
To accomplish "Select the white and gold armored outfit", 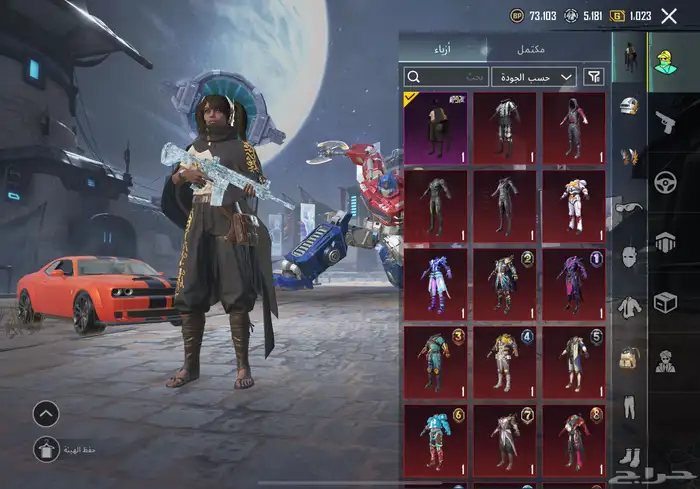I will (x=574, y=203).
